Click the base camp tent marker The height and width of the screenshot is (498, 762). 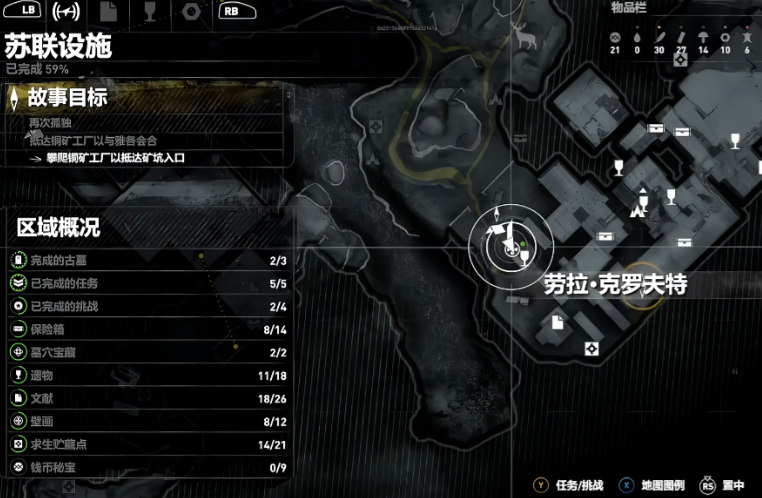coord(635,210)
